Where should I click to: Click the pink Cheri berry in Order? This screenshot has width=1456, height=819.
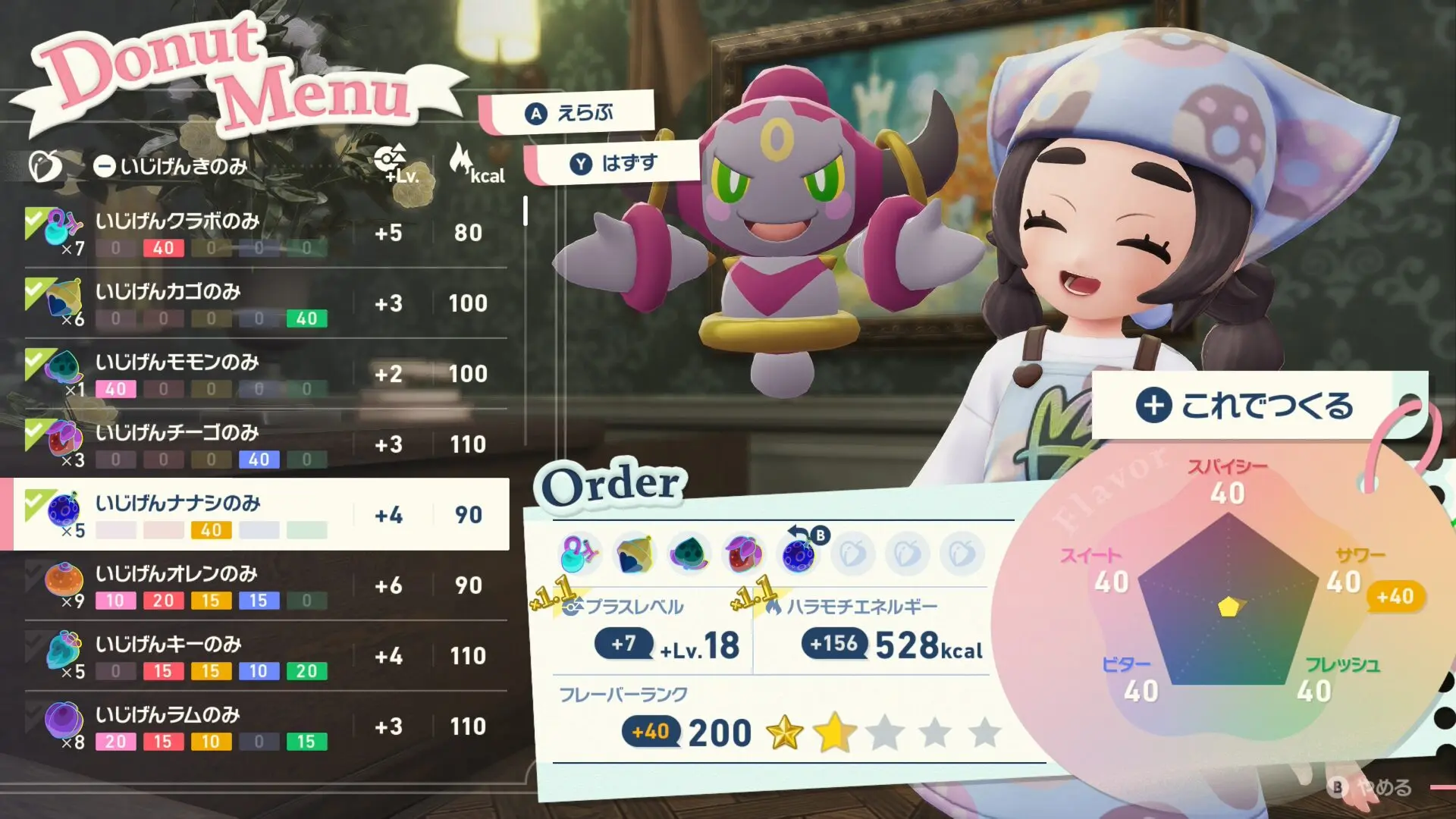click(x=580, y=554)
